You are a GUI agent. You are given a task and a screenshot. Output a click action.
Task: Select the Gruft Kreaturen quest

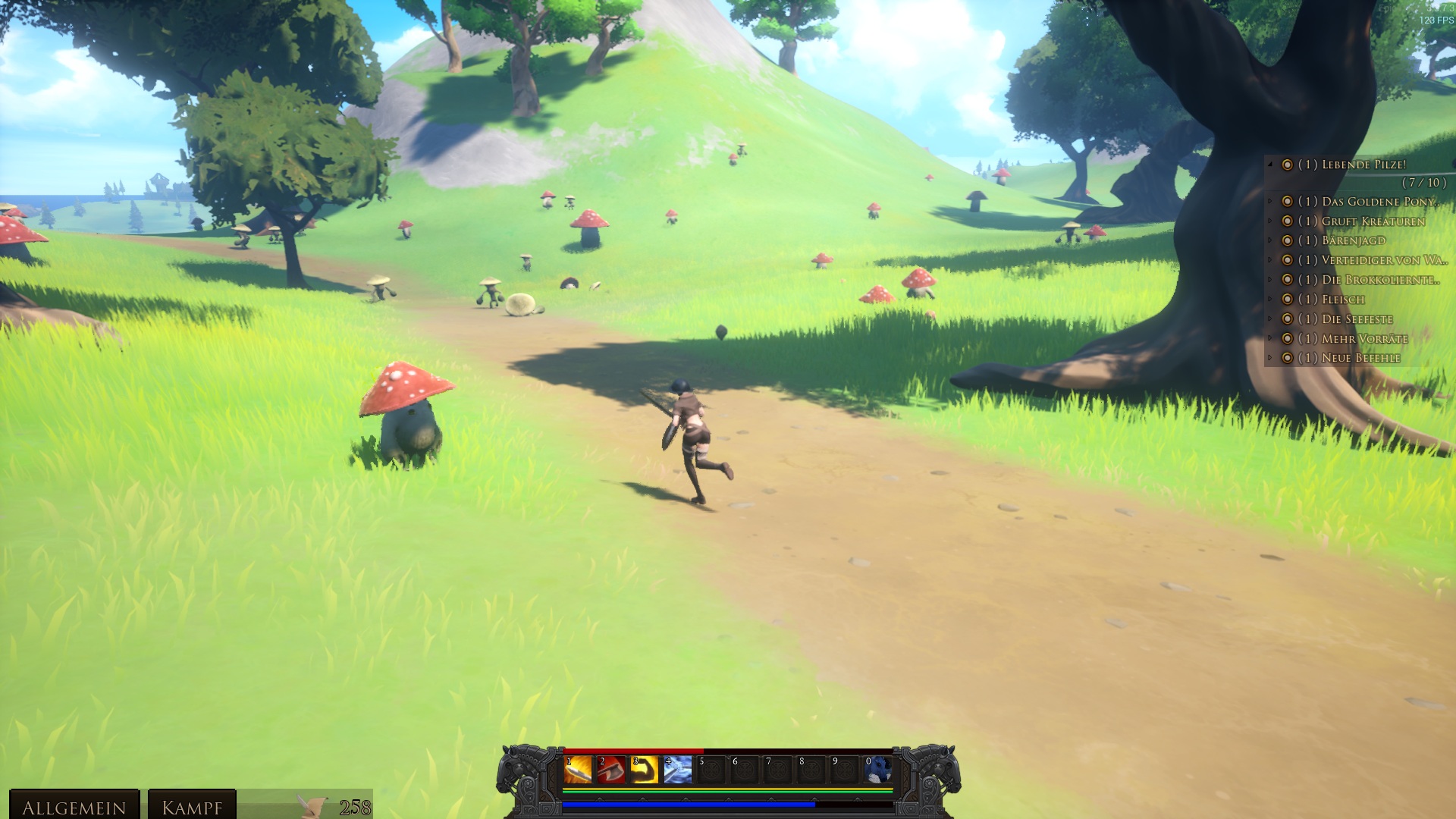1373,221
